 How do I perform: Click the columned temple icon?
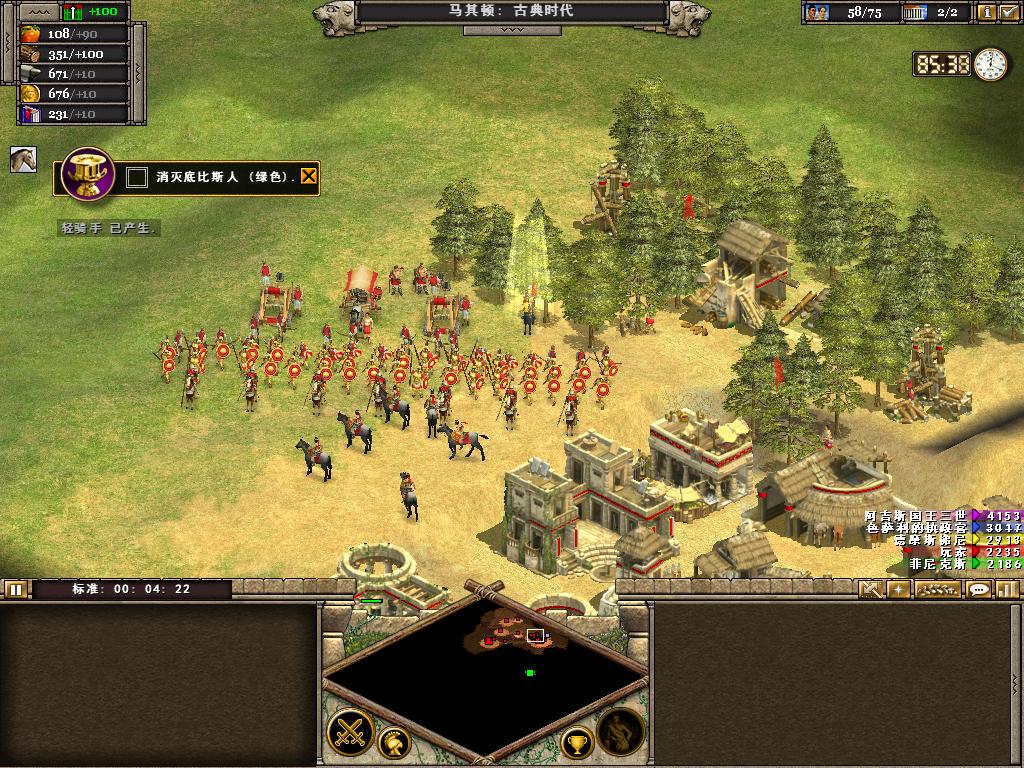click(915, 12)
